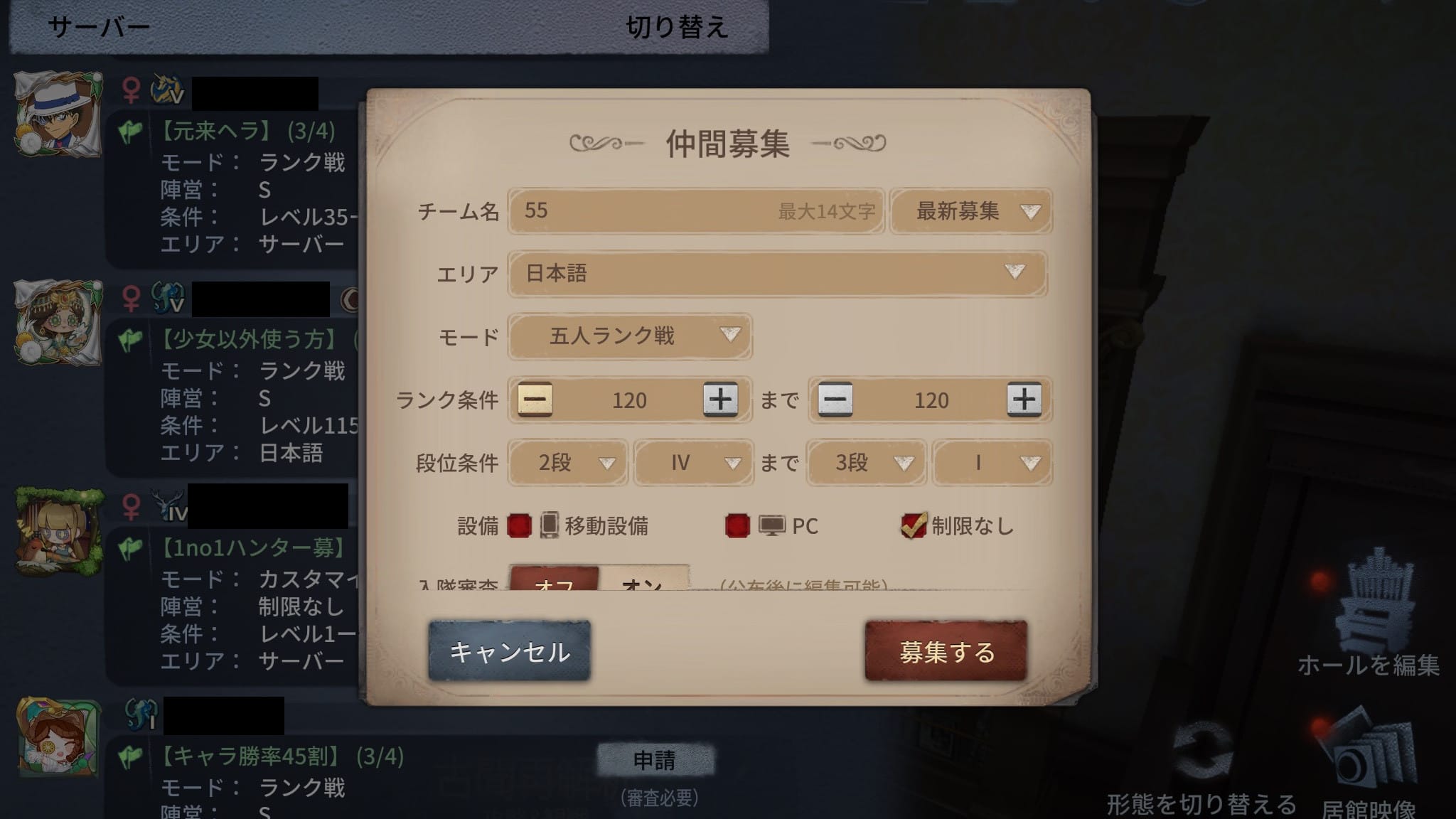Uncheck the 制限なし checkbox

point(912,526)
